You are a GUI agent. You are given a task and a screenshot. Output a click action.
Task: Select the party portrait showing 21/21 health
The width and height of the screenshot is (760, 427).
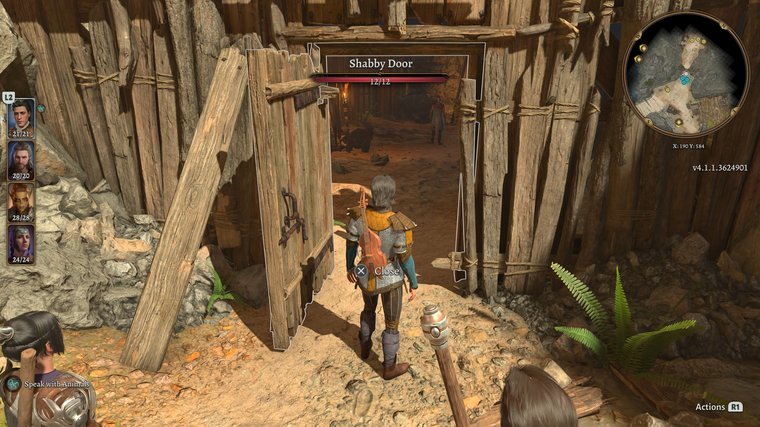pyautogui.click(x=21, y=115)
